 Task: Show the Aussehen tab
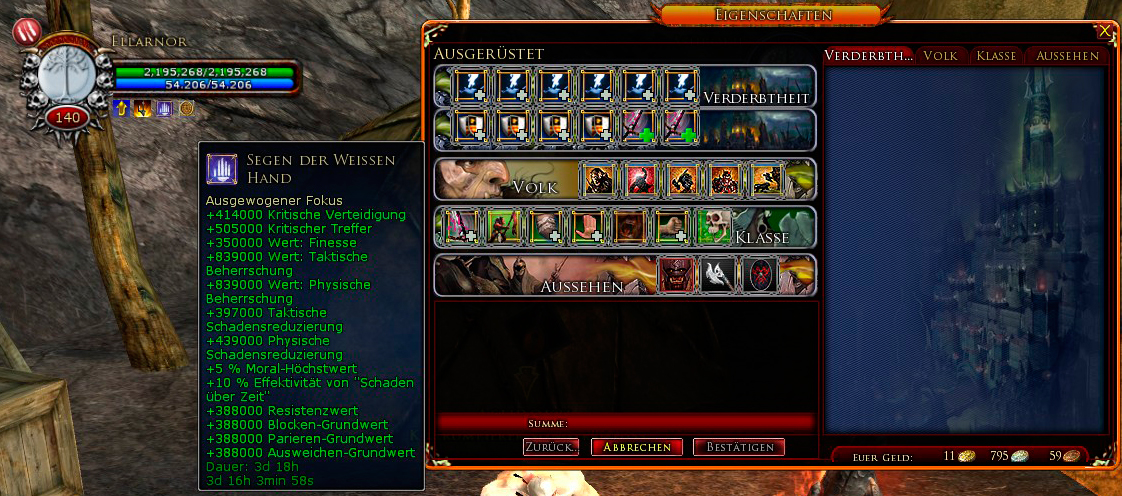(x=1067, y=56)
